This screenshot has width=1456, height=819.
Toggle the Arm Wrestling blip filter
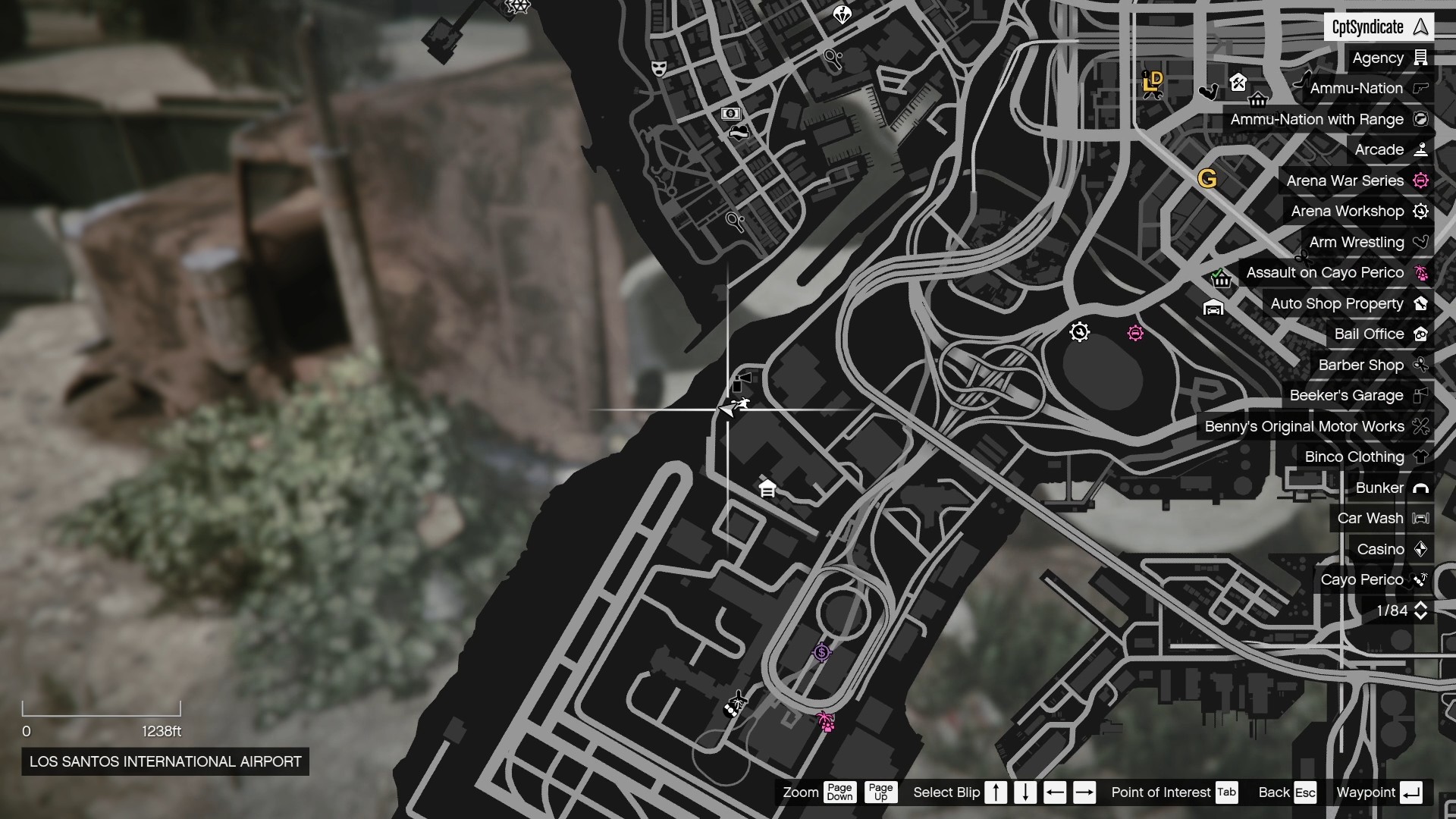[1357, 243]
